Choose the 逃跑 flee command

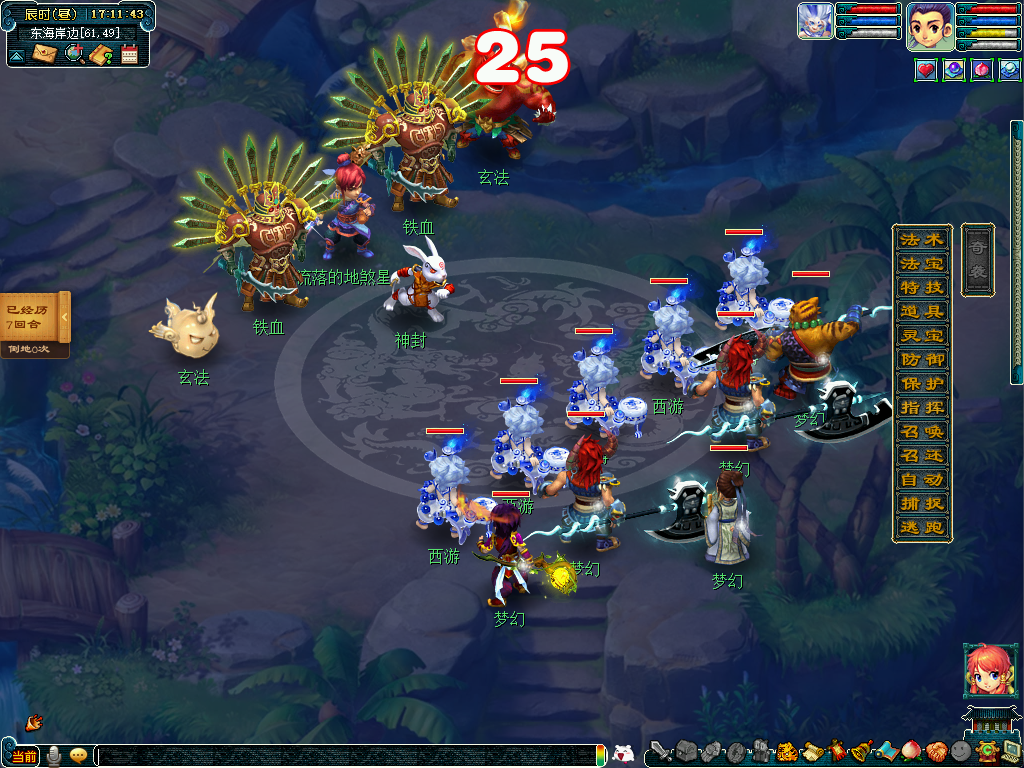pos(922,528)
